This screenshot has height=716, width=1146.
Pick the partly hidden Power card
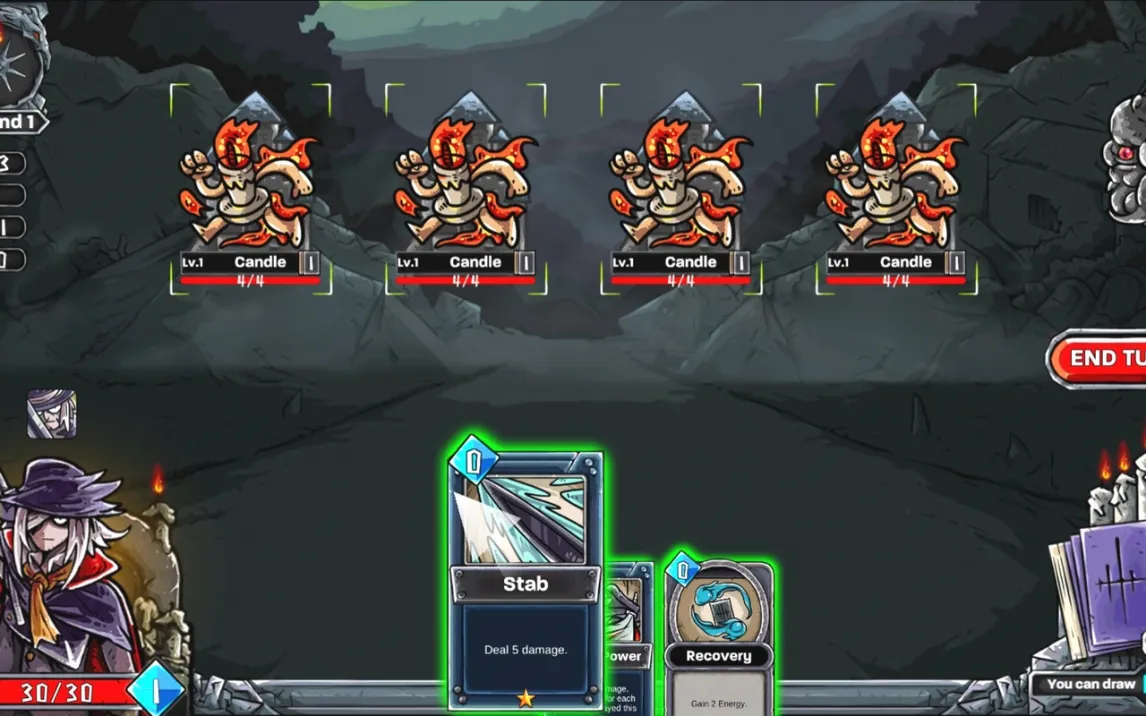pos(628,640)
